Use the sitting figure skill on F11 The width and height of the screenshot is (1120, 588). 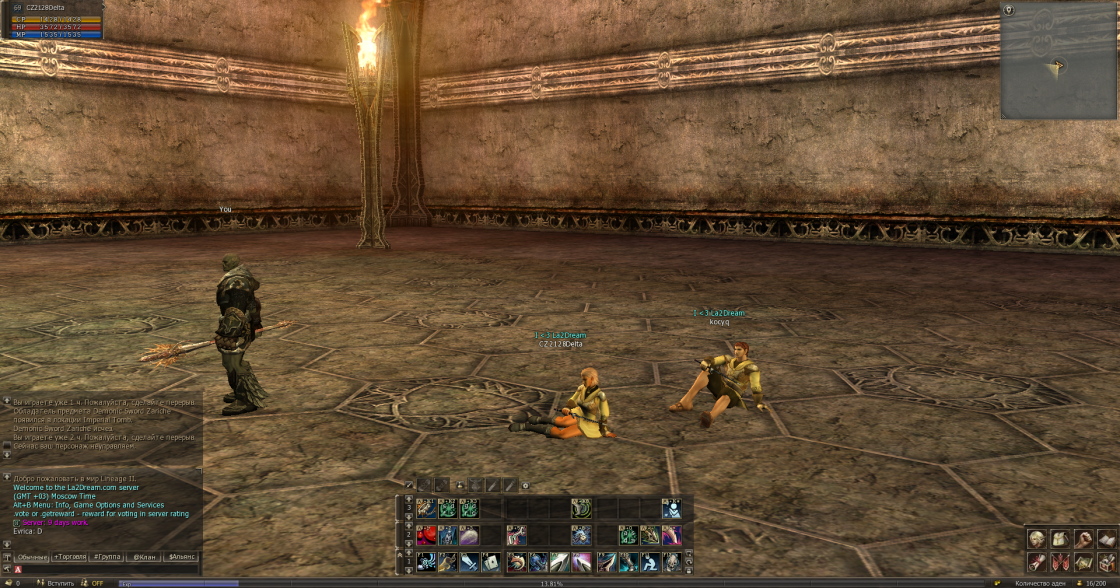pos(651,562)
